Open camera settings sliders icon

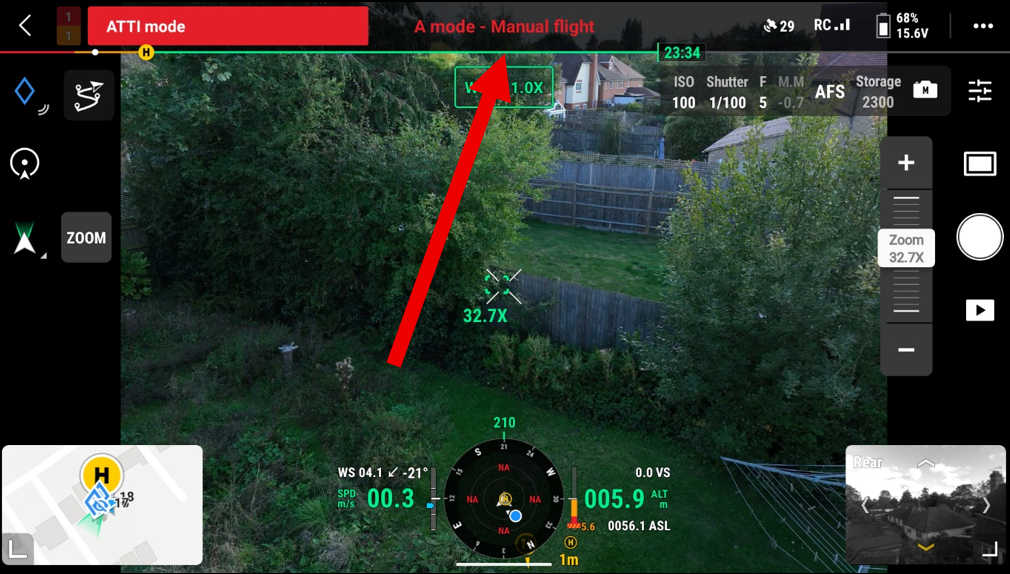coord(979,92)
